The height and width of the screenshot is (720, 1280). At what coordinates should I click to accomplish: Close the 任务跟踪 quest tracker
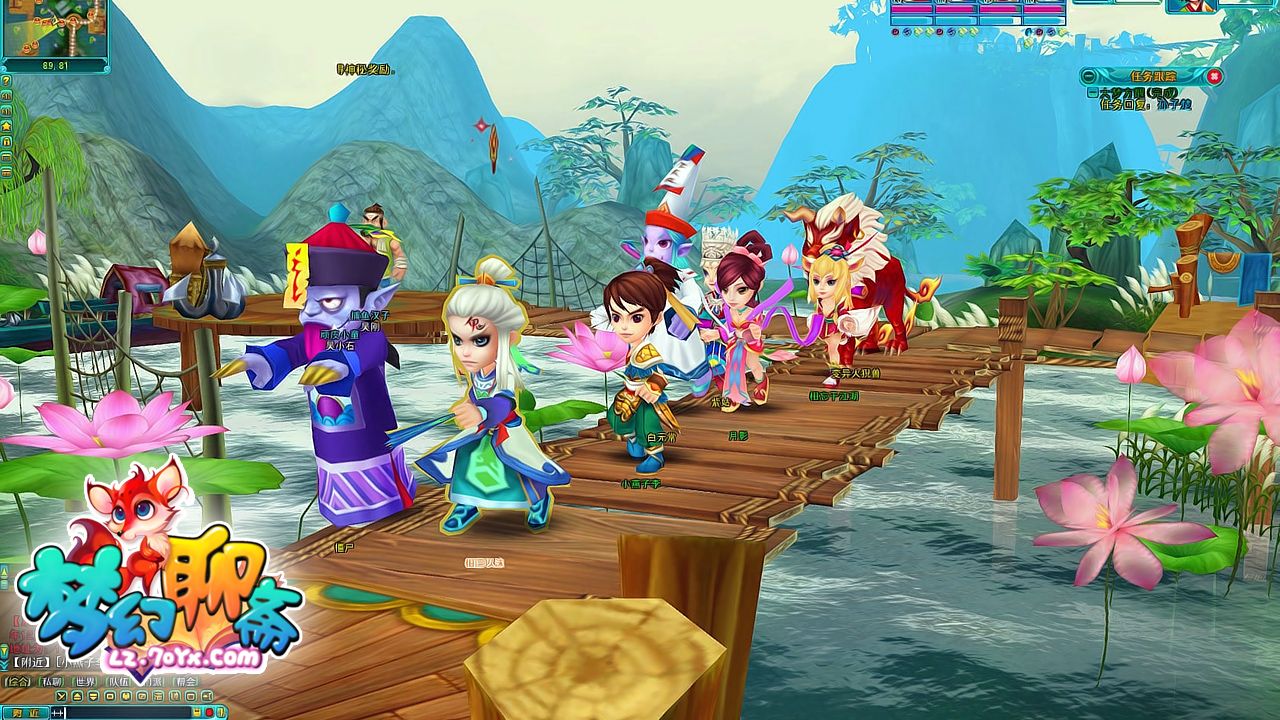pyautogui.click(x=1214, y=76)
